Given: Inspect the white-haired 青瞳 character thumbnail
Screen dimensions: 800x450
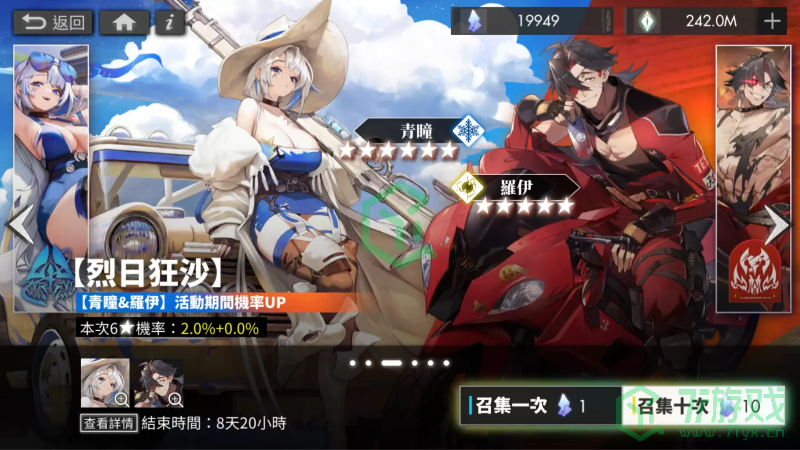Looking at the screenshot, I should point(105,383).
